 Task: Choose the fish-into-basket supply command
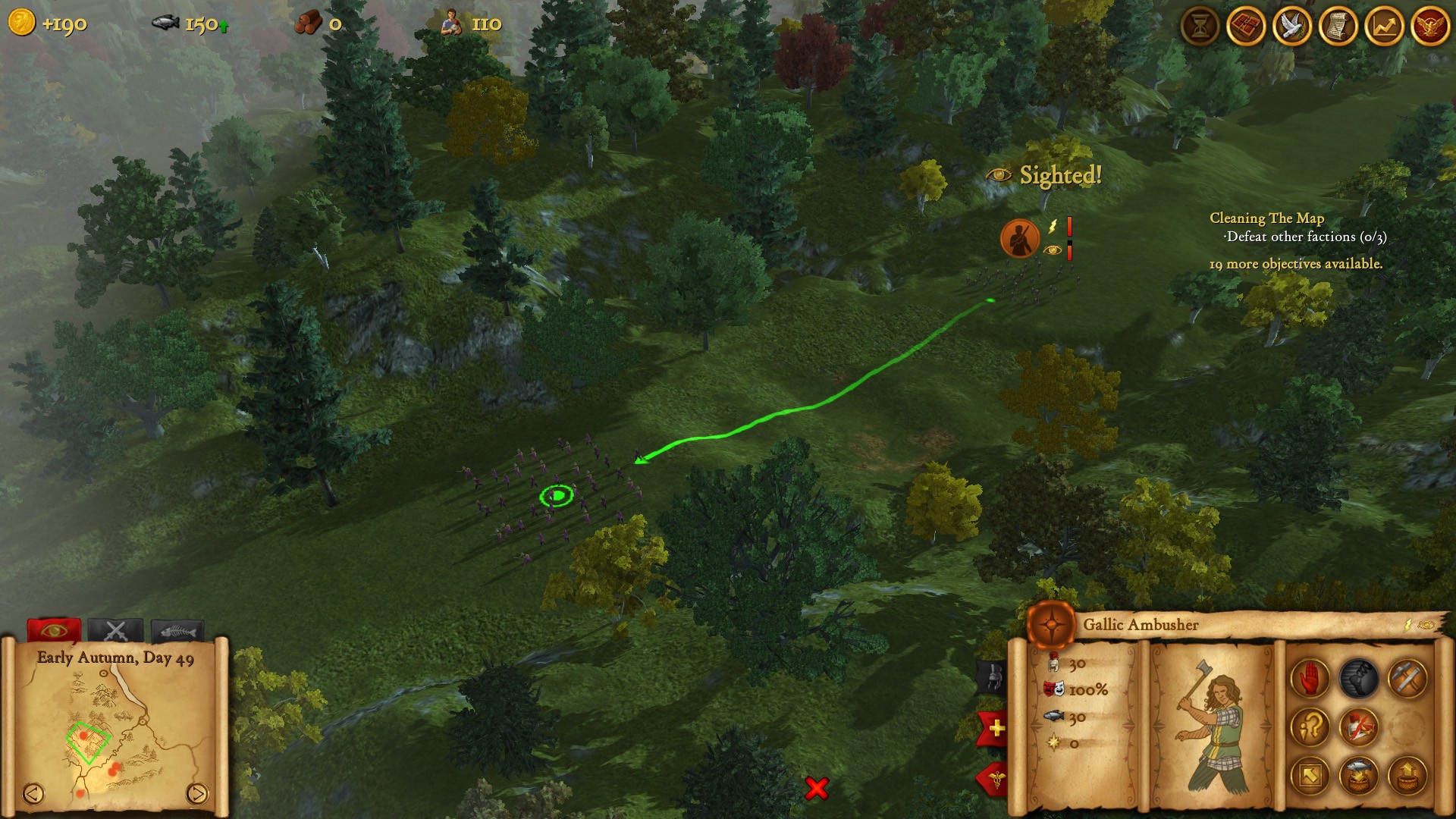pos(1358,775)
